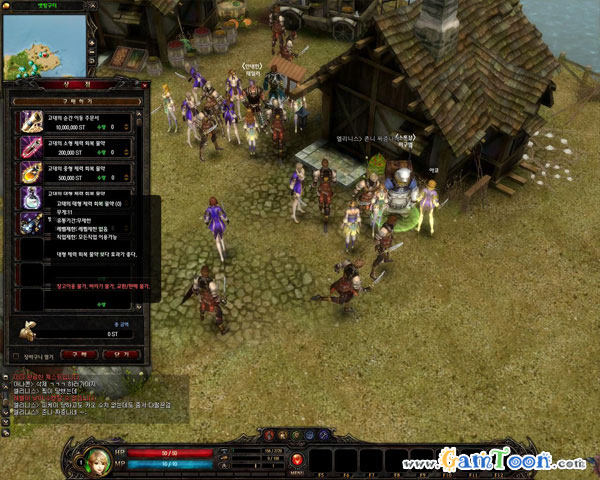600x480 pixels.
Task: Toggle the 장바구니 열기 checkbox
Action: pos(14,356)
